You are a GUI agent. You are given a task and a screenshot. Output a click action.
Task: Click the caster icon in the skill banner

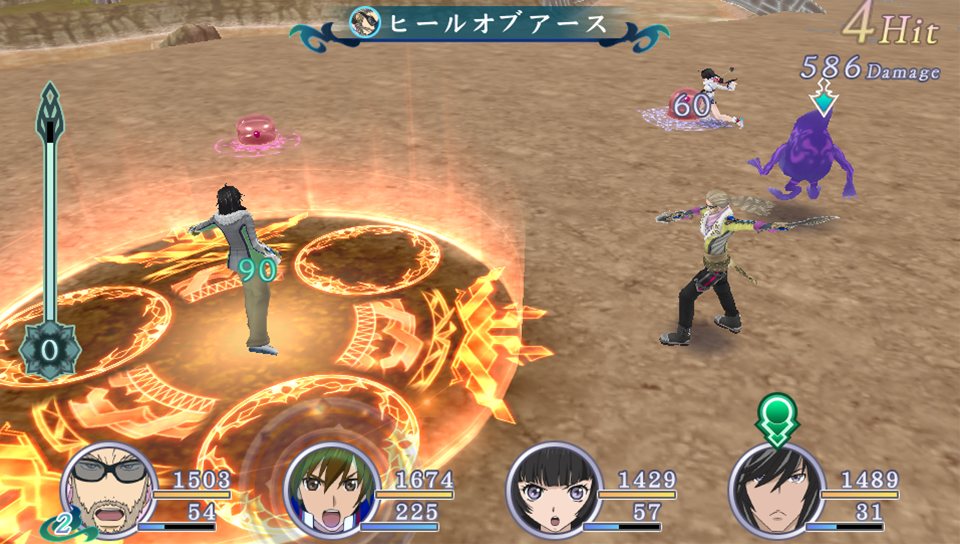tap(365, 22)
